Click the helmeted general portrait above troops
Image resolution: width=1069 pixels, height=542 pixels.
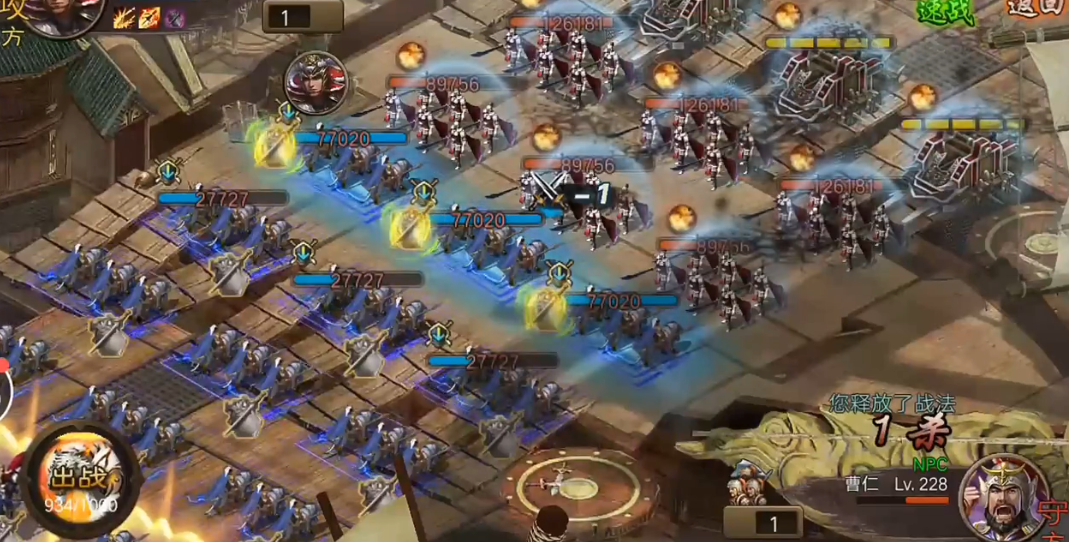tap(316, 82)
